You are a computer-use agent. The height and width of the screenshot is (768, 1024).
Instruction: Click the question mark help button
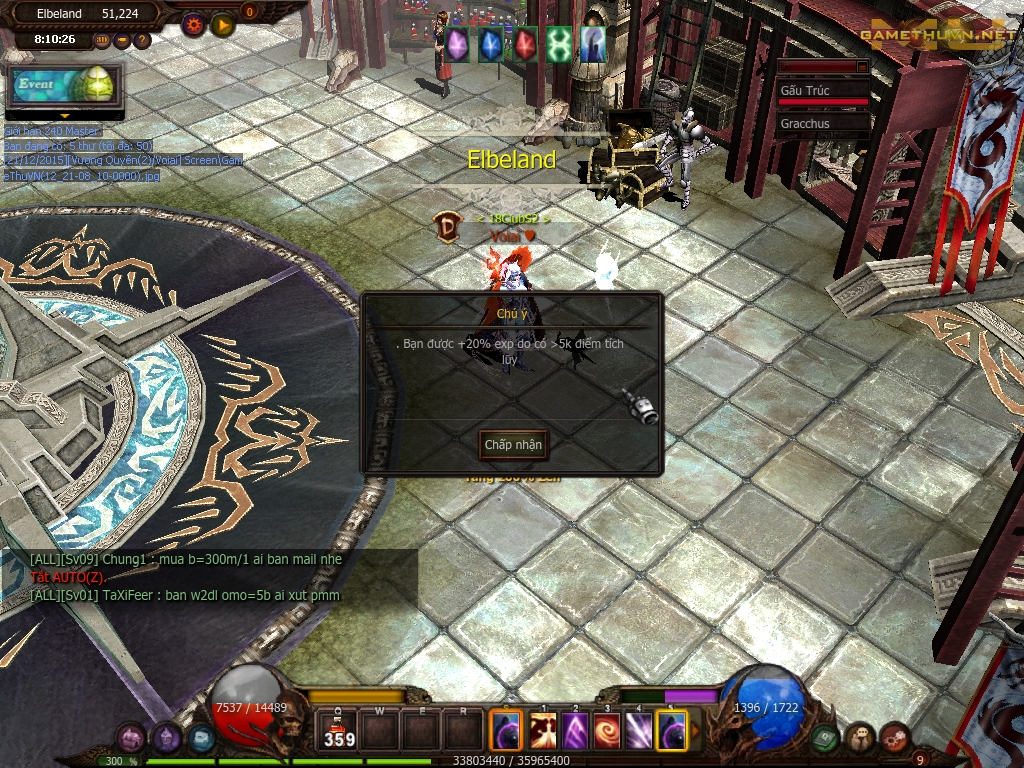141,40
